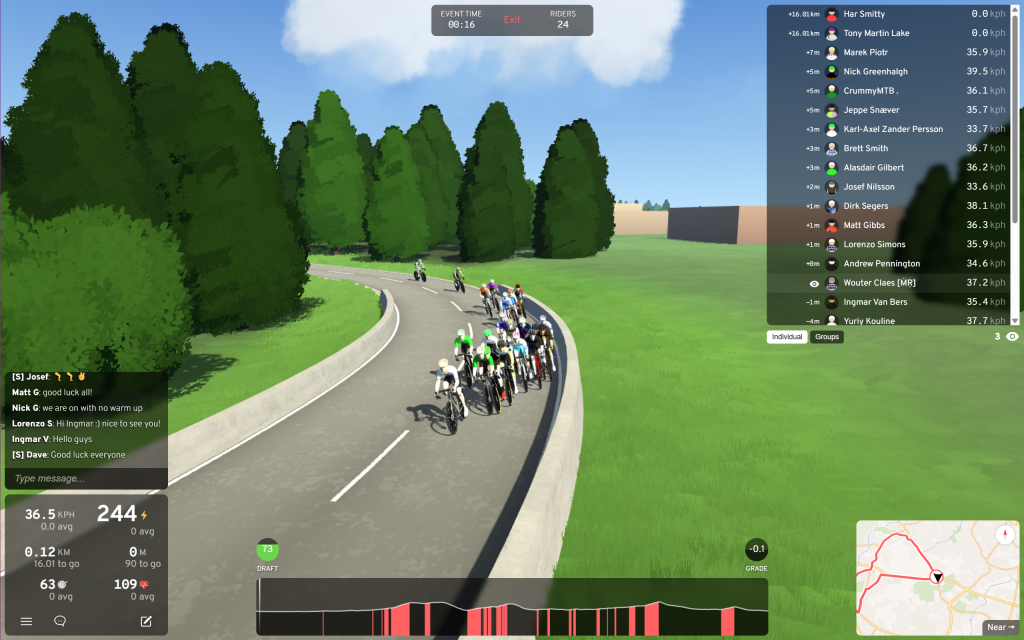
Task: Click the elevation profile bar
Action: coord(512,607)
